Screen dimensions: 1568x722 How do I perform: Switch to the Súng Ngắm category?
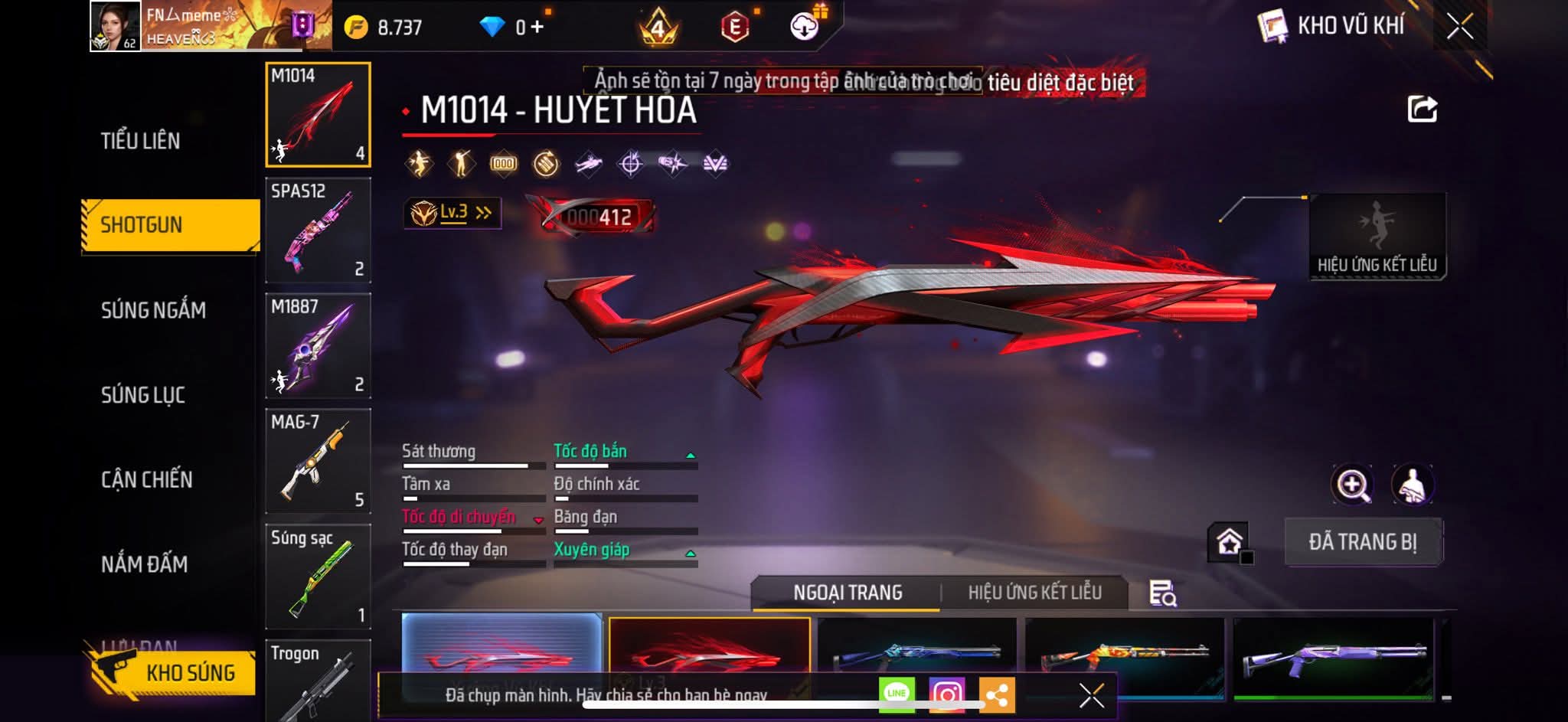coord(153,310)
